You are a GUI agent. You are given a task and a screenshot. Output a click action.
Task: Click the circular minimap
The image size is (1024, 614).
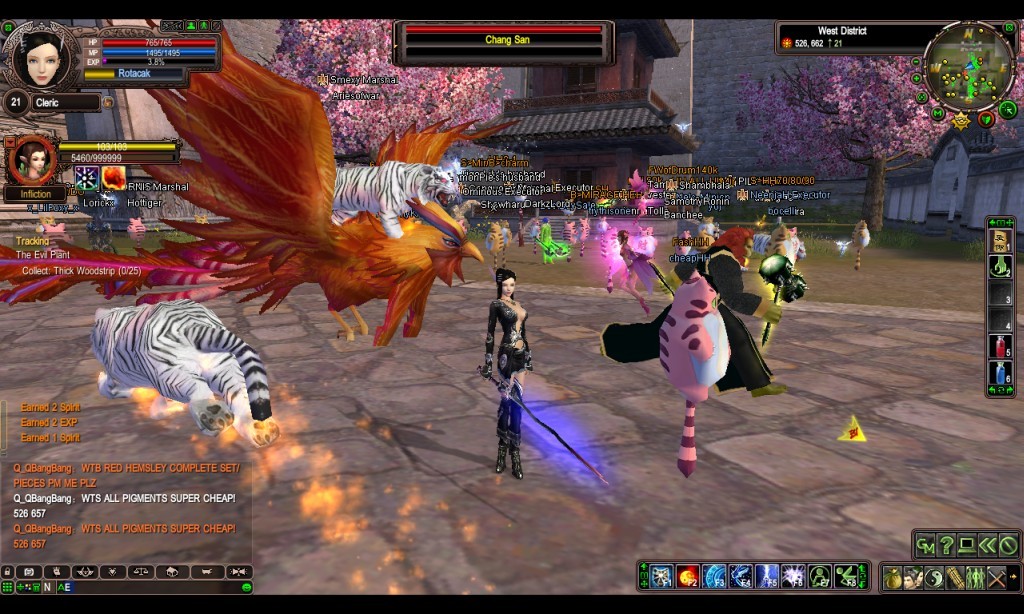point(968,66)
